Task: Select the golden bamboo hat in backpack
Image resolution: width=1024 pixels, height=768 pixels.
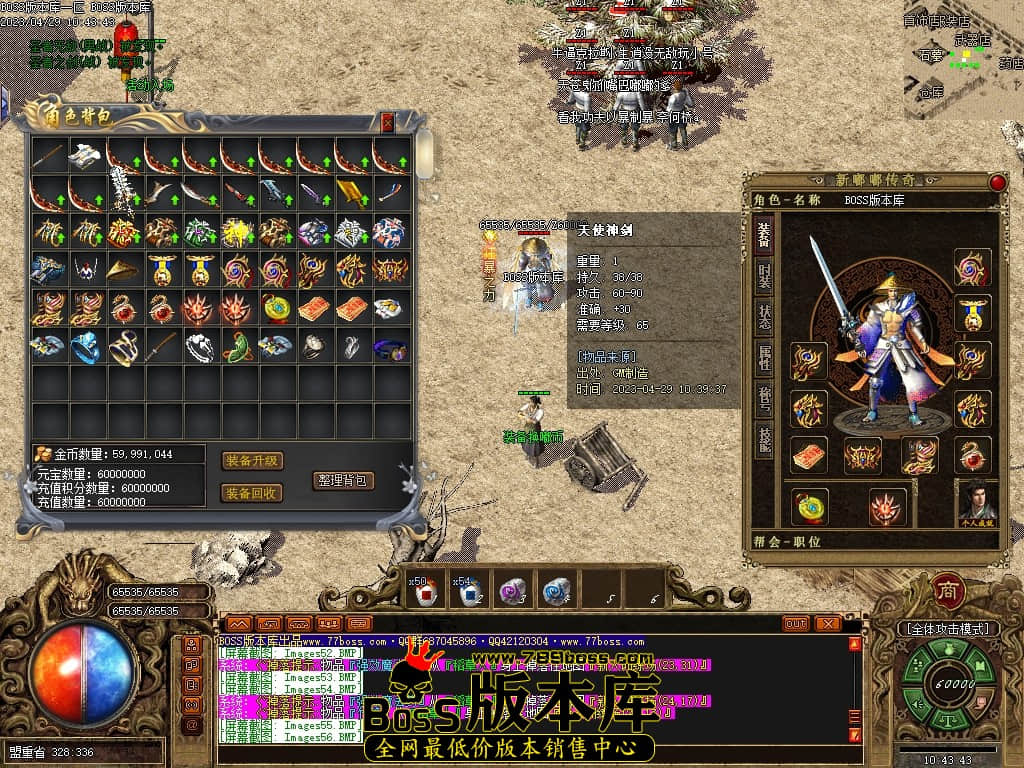Action: click(x=125, y=270)
